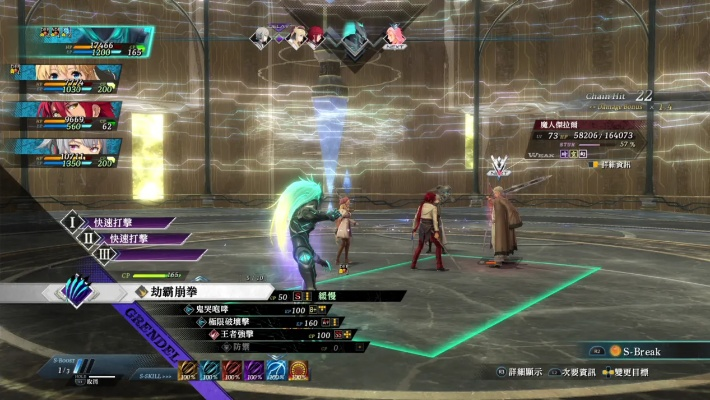
Task: Select the first 快速打擊 combo slot
Action: [x=118, y=223]
